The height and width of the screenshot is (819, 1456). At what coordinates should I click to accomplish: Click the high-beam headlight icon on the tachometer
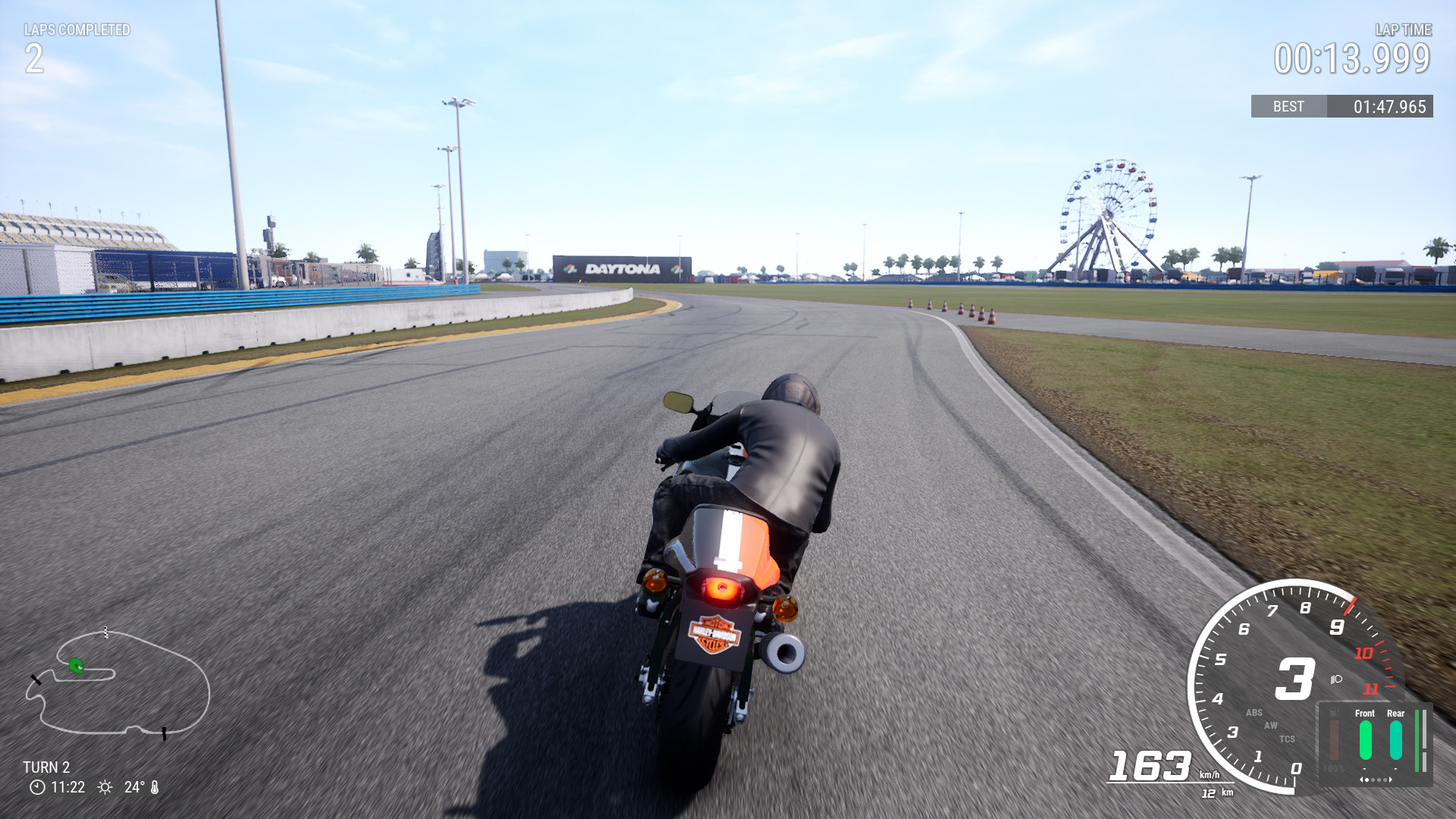click(x=1335, y=679)
